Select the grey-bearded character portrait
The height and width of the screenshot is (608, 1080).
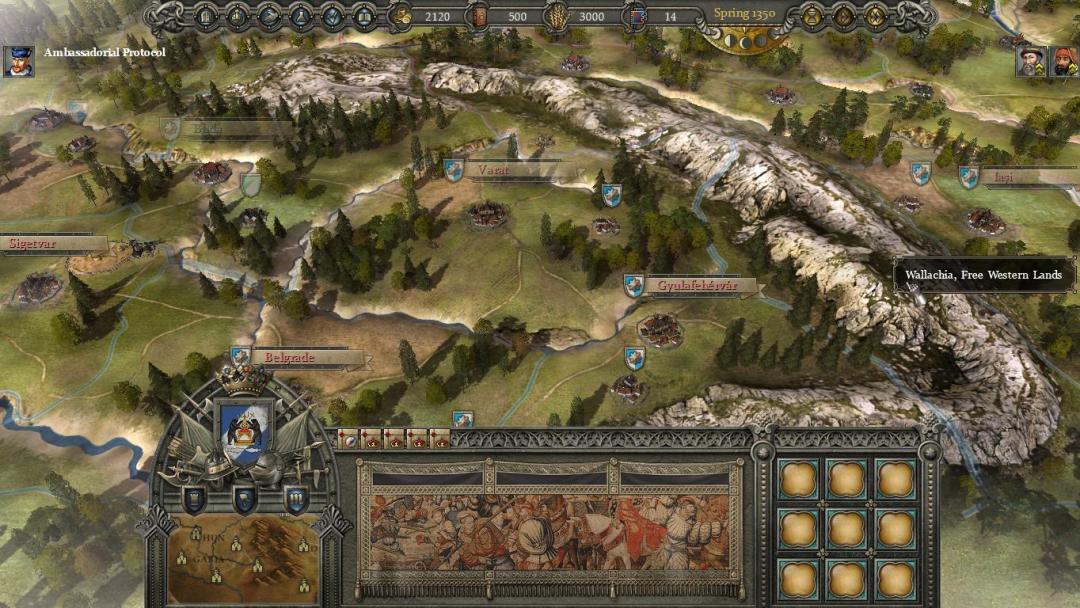click(x=1031, y=62)
